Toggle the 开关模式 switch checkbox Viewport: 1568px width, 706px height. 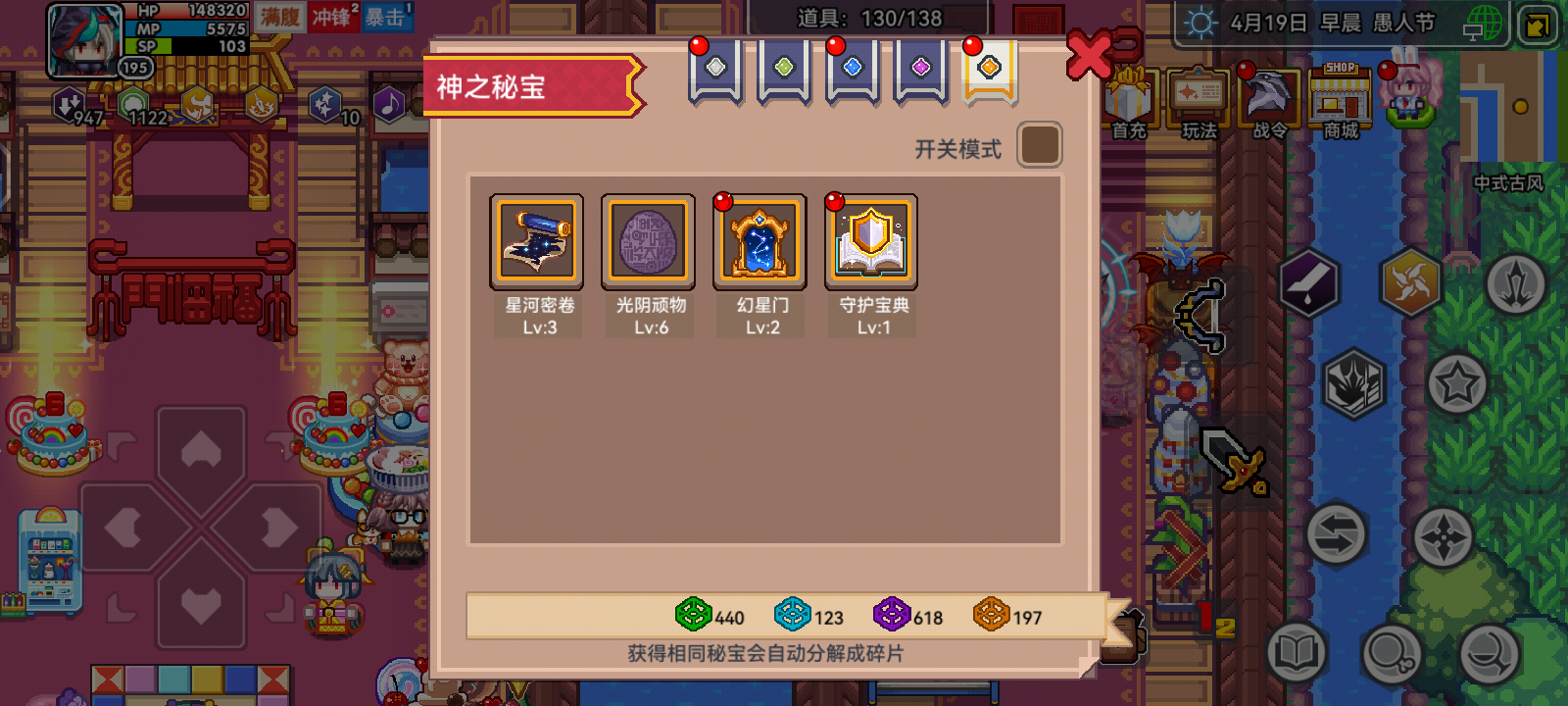(x=1040, y=145)
